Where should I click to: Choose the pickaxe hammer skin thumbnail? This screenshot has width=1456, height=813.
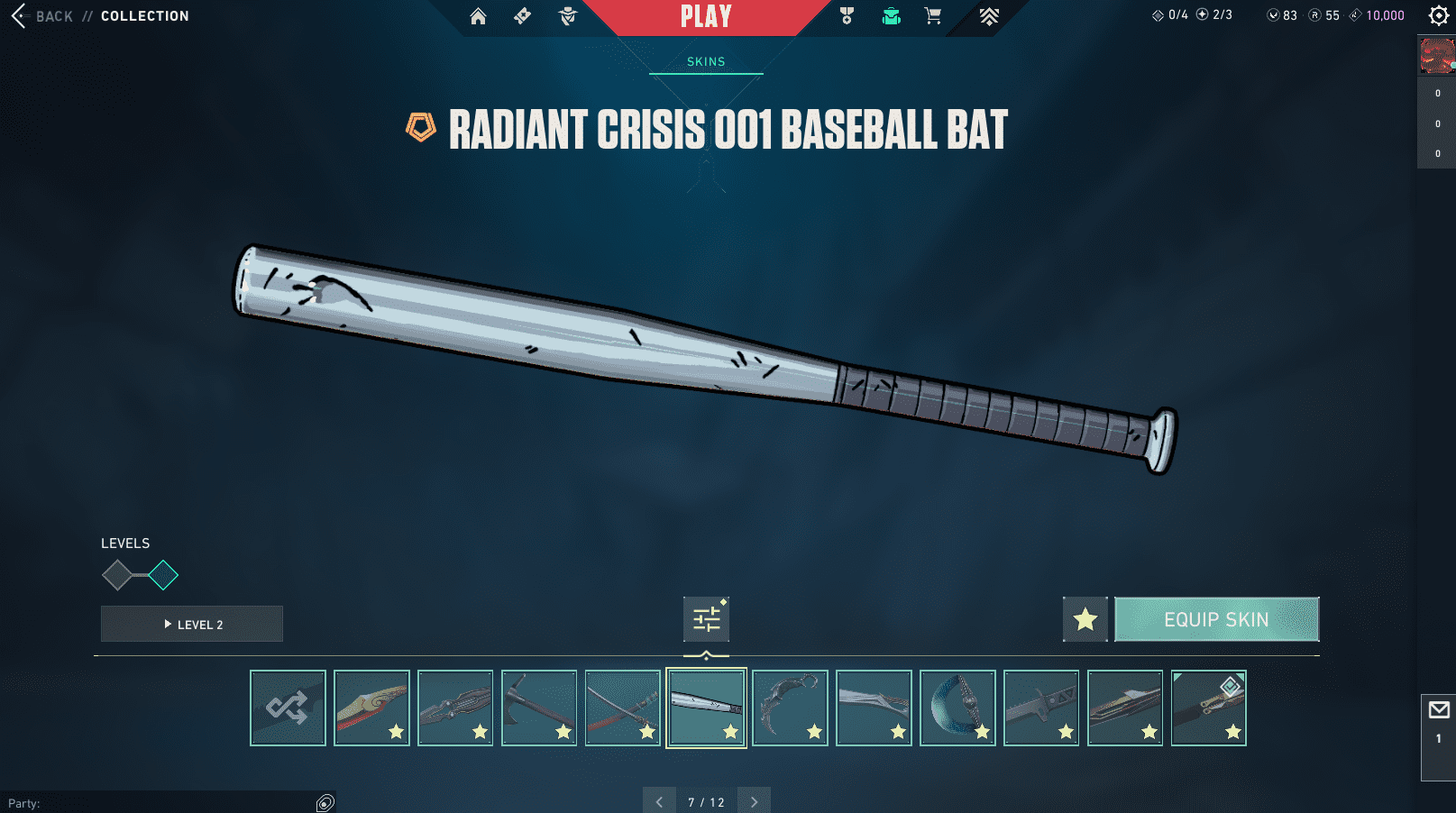click(x=539, y=708)
